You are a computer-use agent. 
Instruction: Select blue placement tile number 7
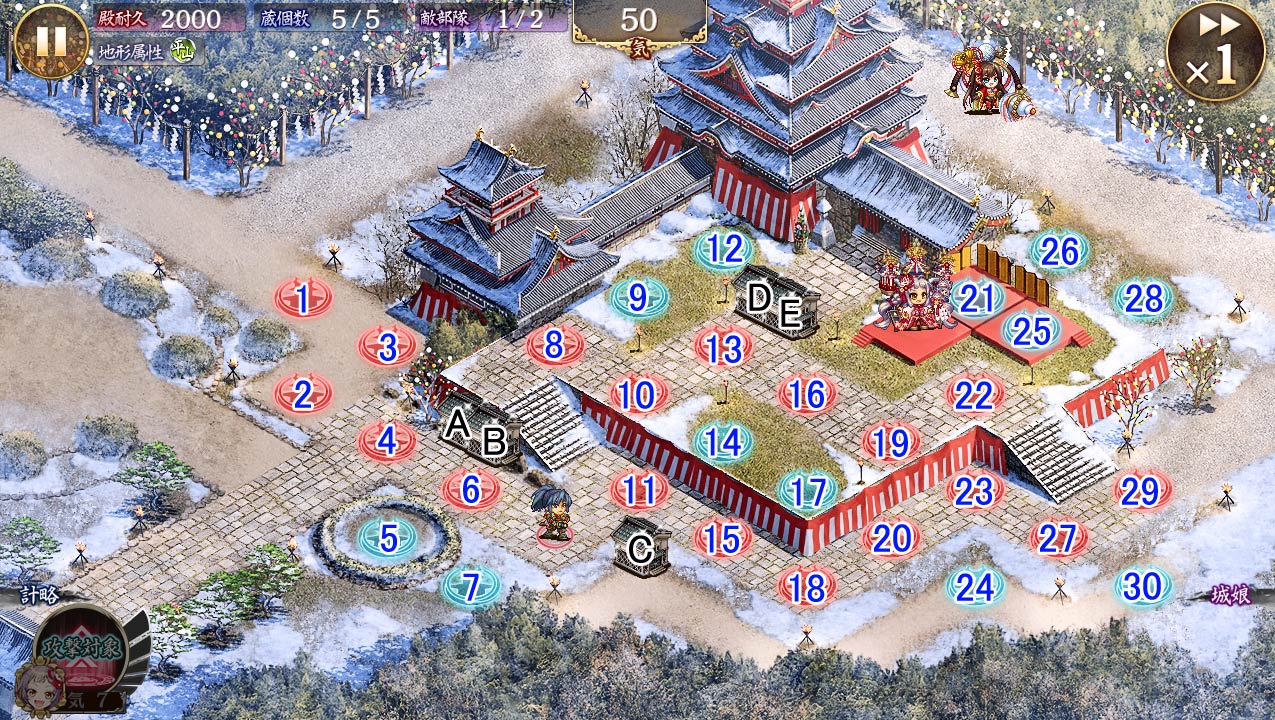[x=472, y=587]
